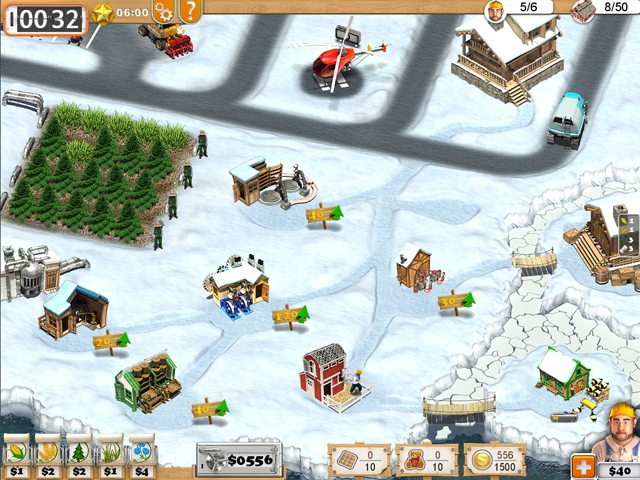Choose the blue flower seed for $4

[x=141, y=451]
